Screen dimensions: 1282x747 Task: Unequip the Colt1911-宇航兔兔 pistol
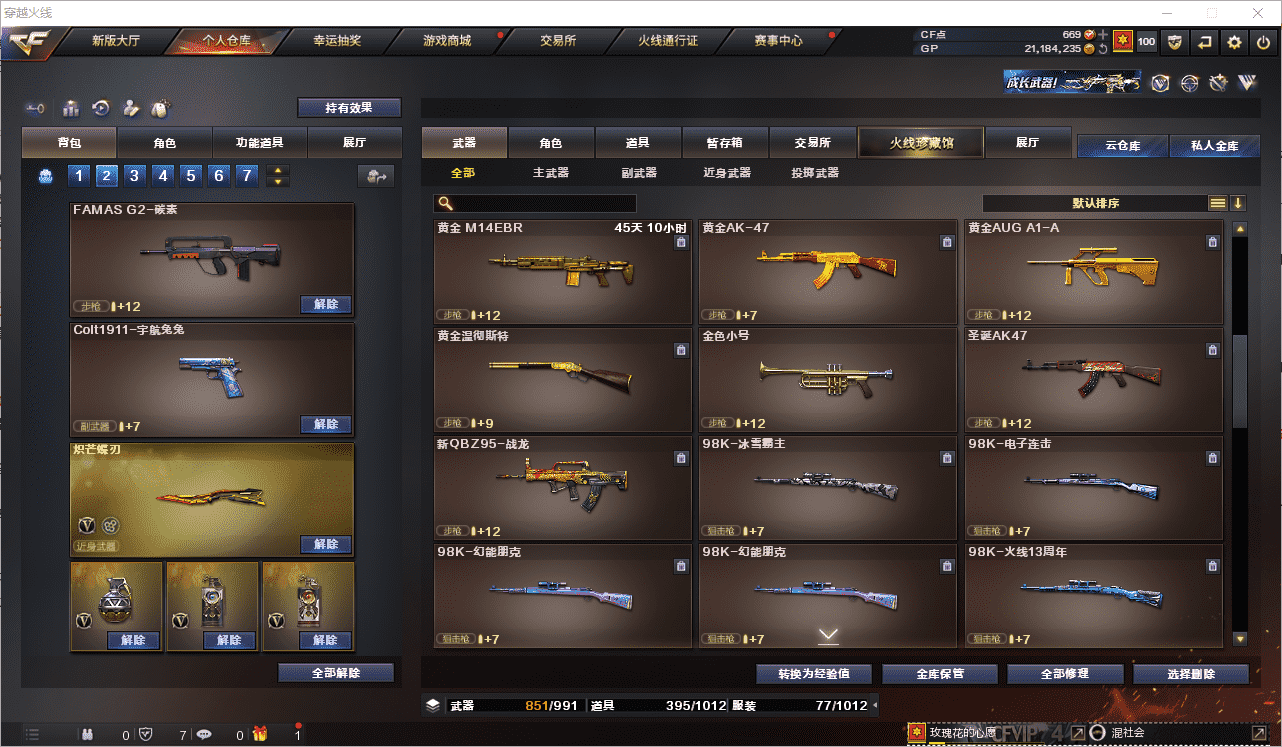pyautogui.click(x=326, y=425)
